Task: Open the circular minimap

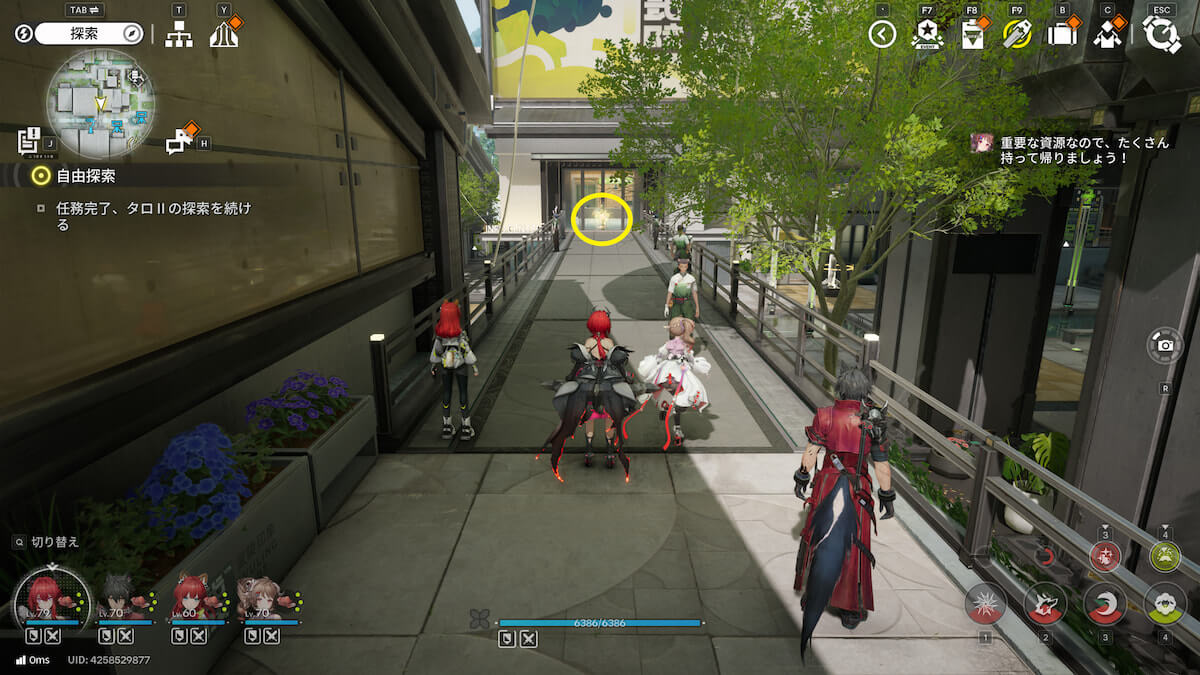Action: [x=100, y=103]
